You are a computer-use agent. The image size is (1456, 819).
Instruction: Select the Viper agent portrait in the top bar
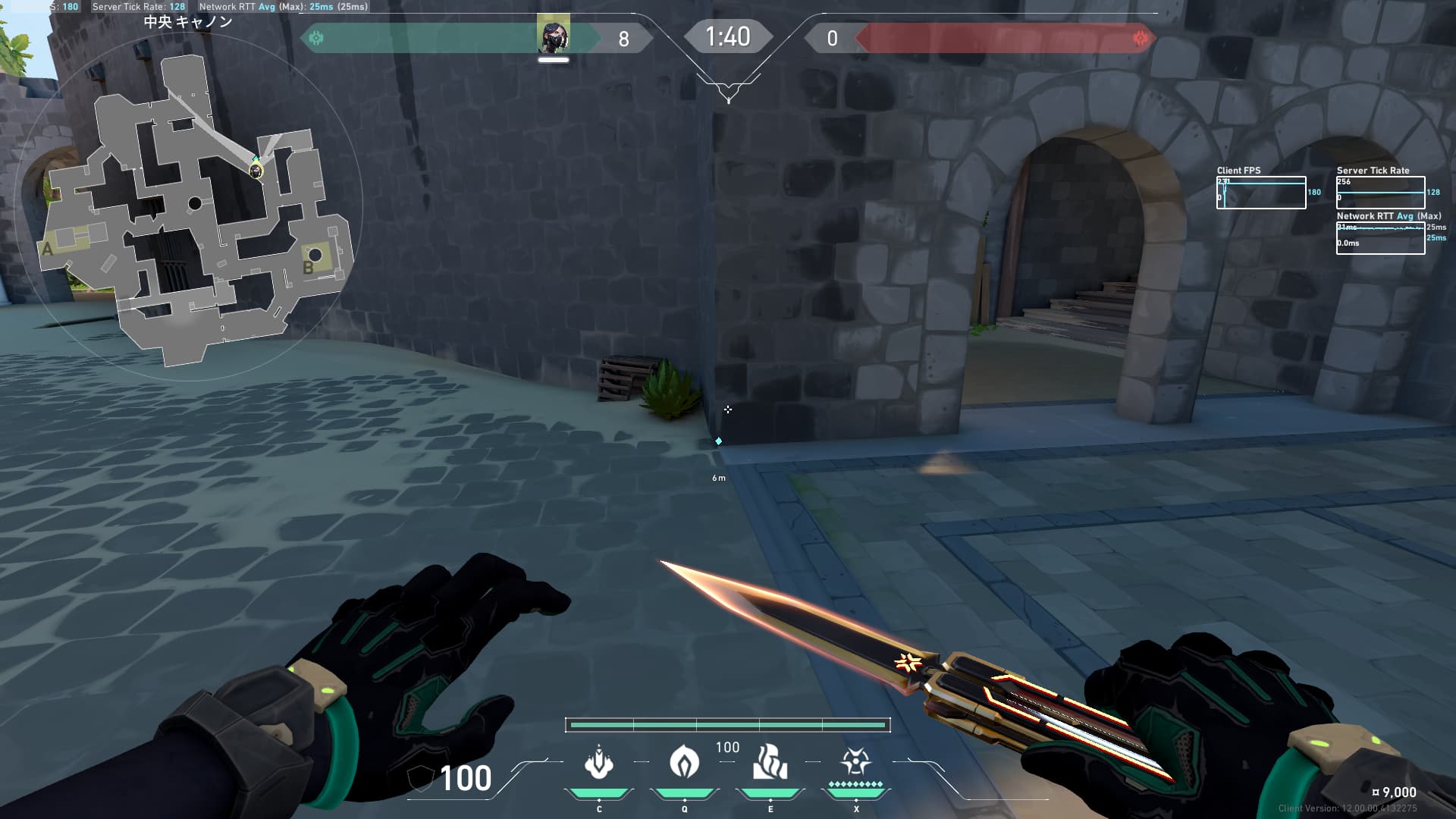pyautogui.click(x=553, y=36)
